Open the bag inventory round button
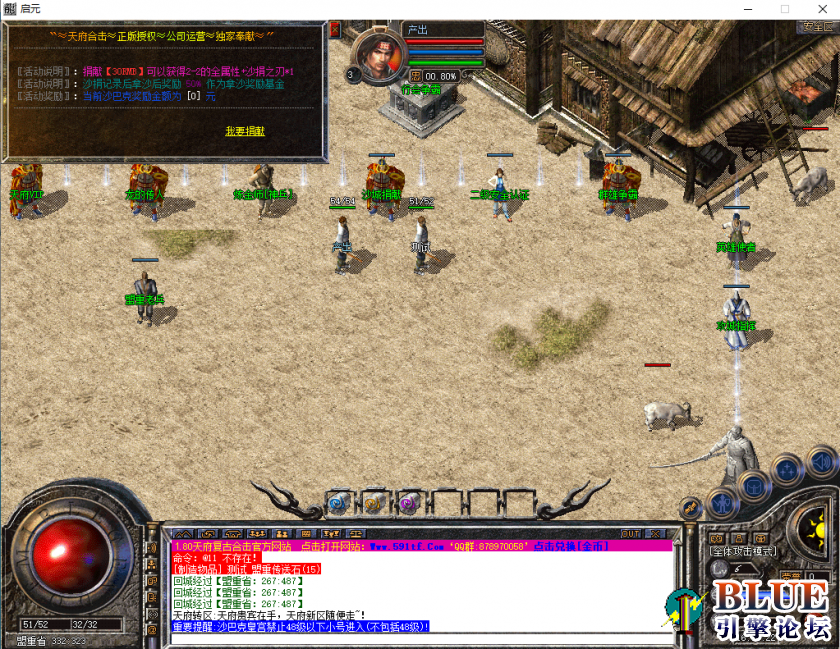840x649 pixels. (x=753, y=485)
